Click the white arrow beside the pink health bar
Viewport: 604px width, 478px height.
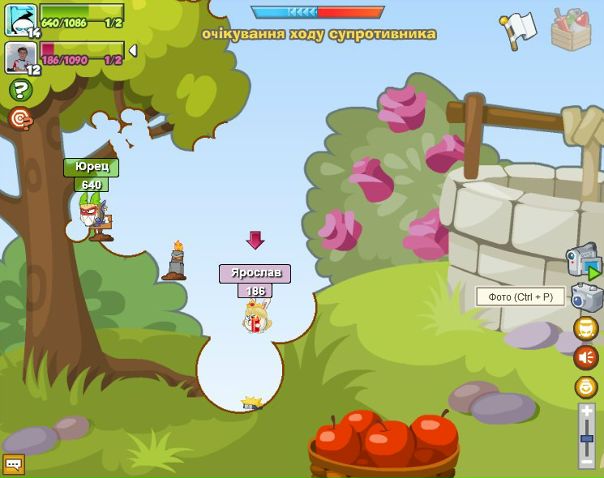point(133,50)
